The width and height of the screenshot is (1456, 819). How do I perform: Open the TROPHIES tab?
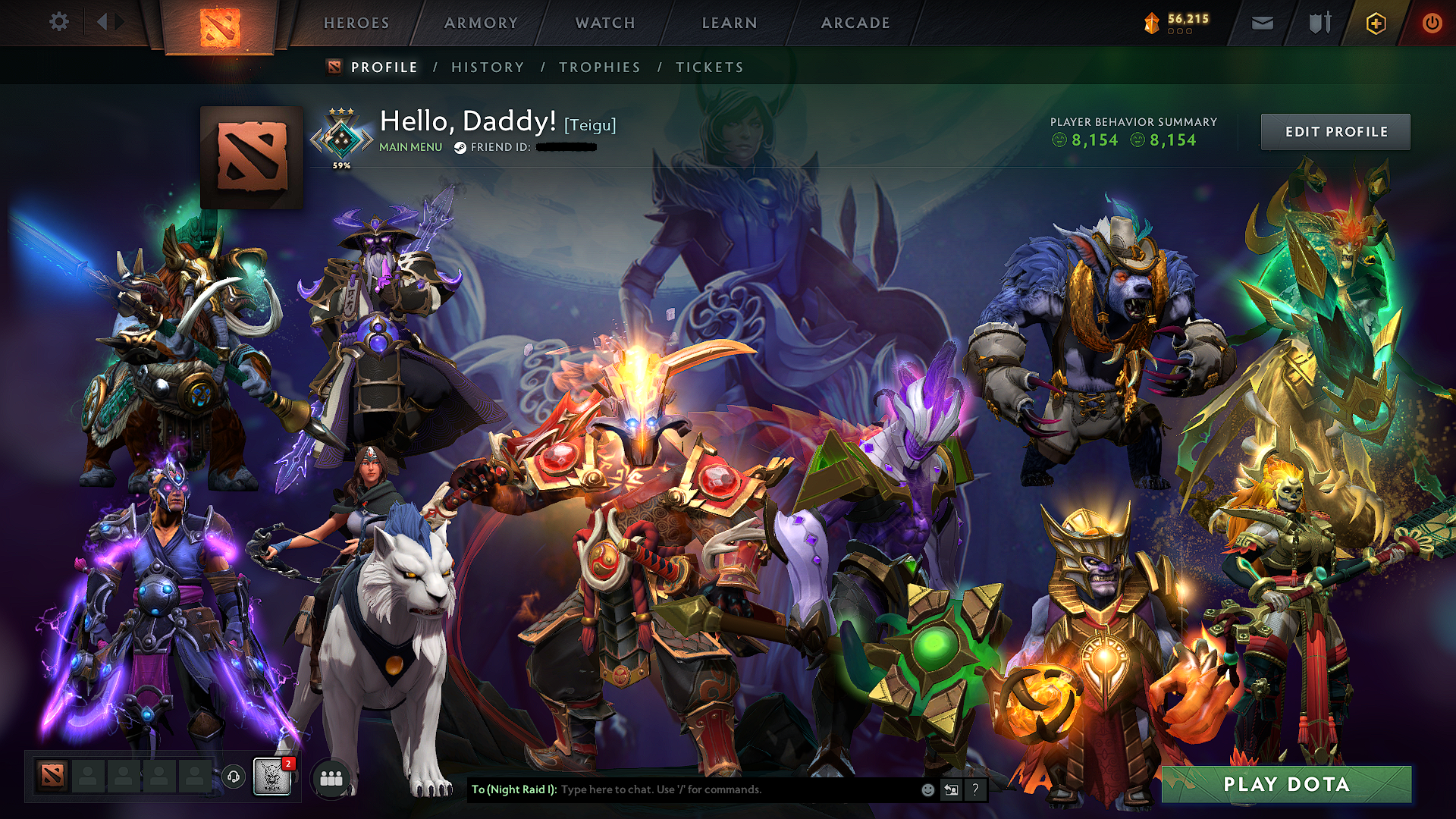pyautogui.click(x=600, y=67)
